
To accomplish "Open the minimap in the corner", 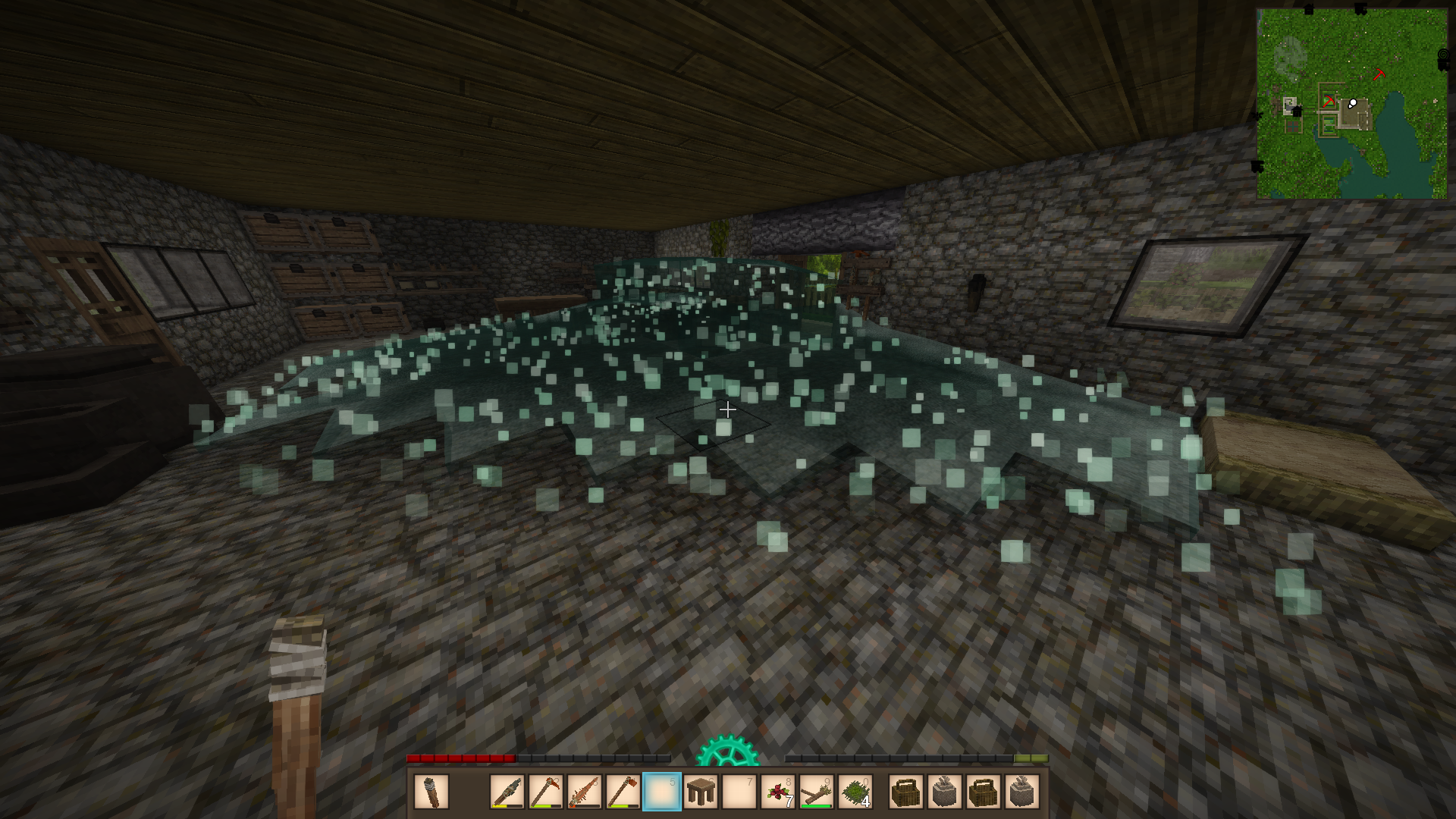I will point(1351,104).
